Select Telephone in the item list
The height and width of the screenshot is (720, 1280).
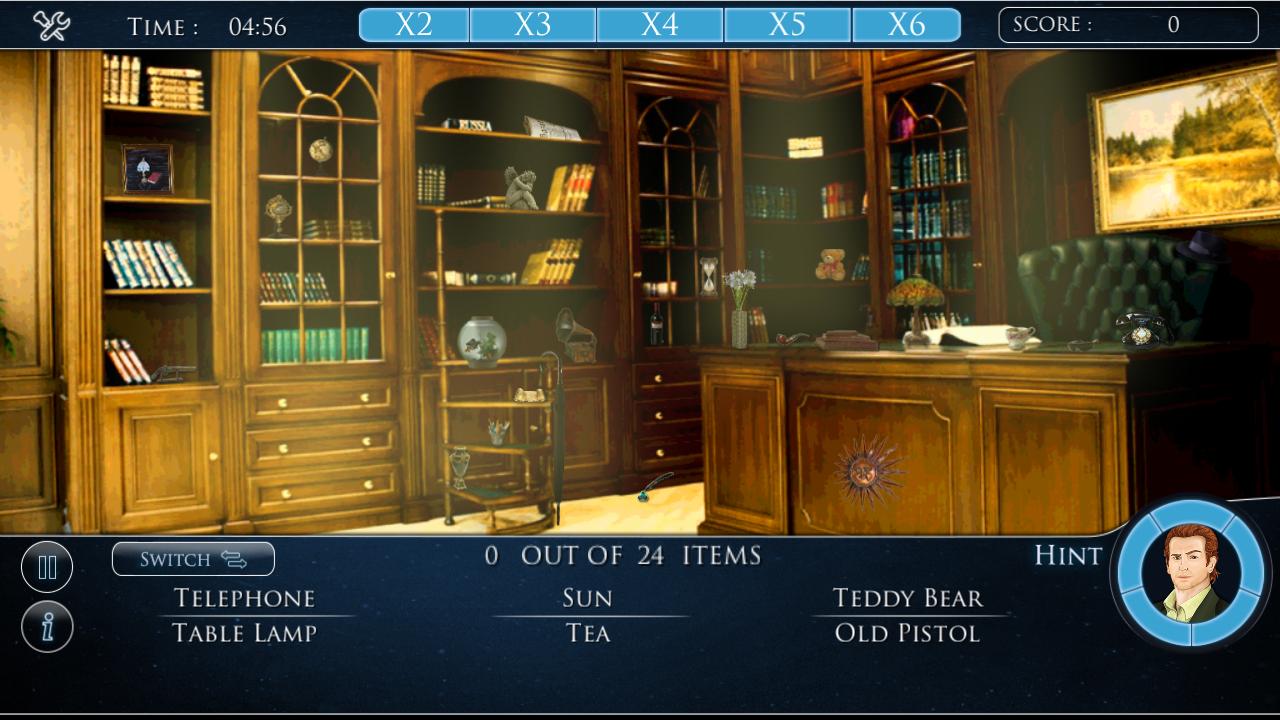244,597
